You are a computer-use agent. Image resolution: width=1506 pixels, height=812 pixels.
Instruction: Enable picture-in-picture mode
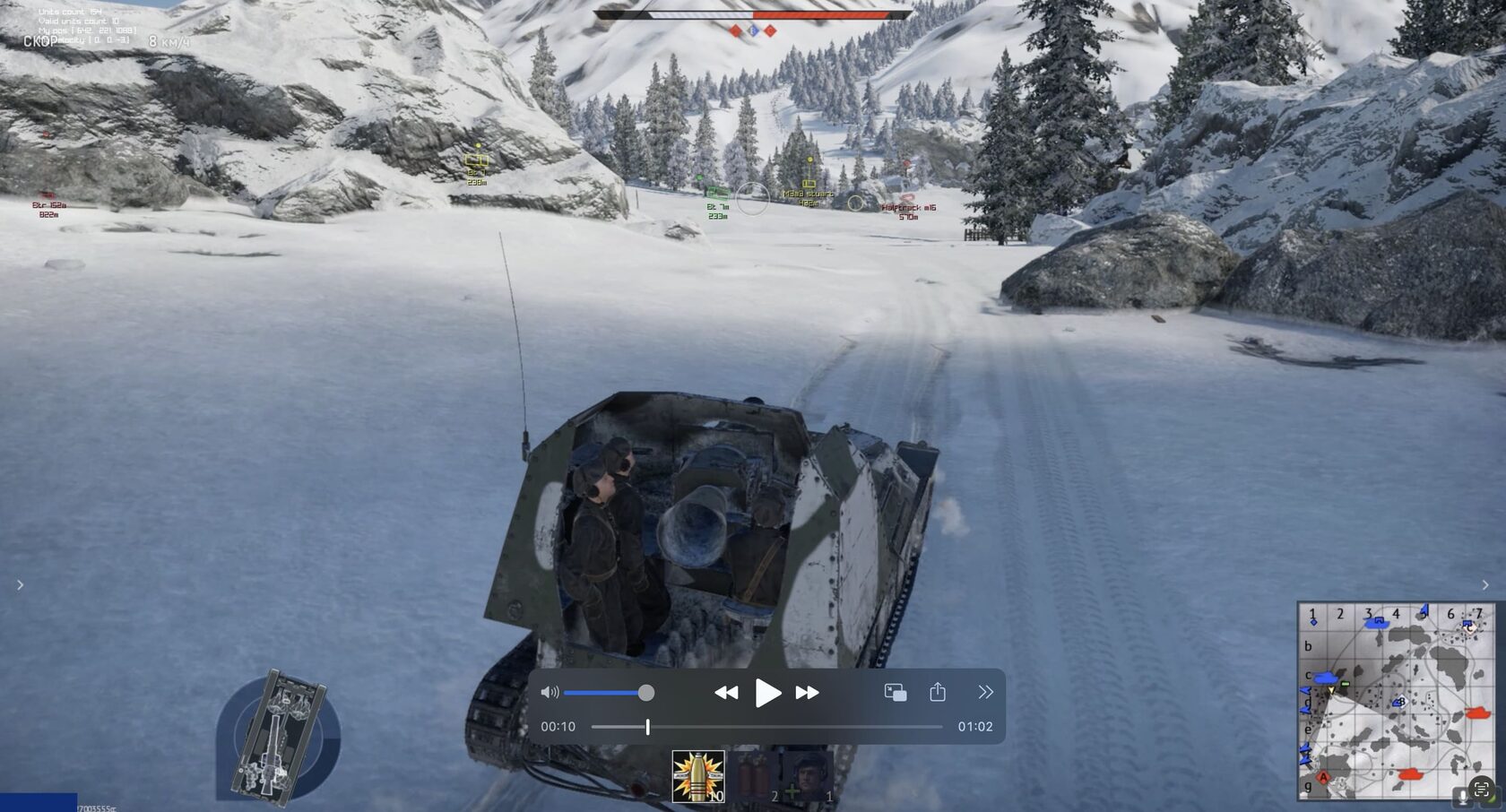895,692
